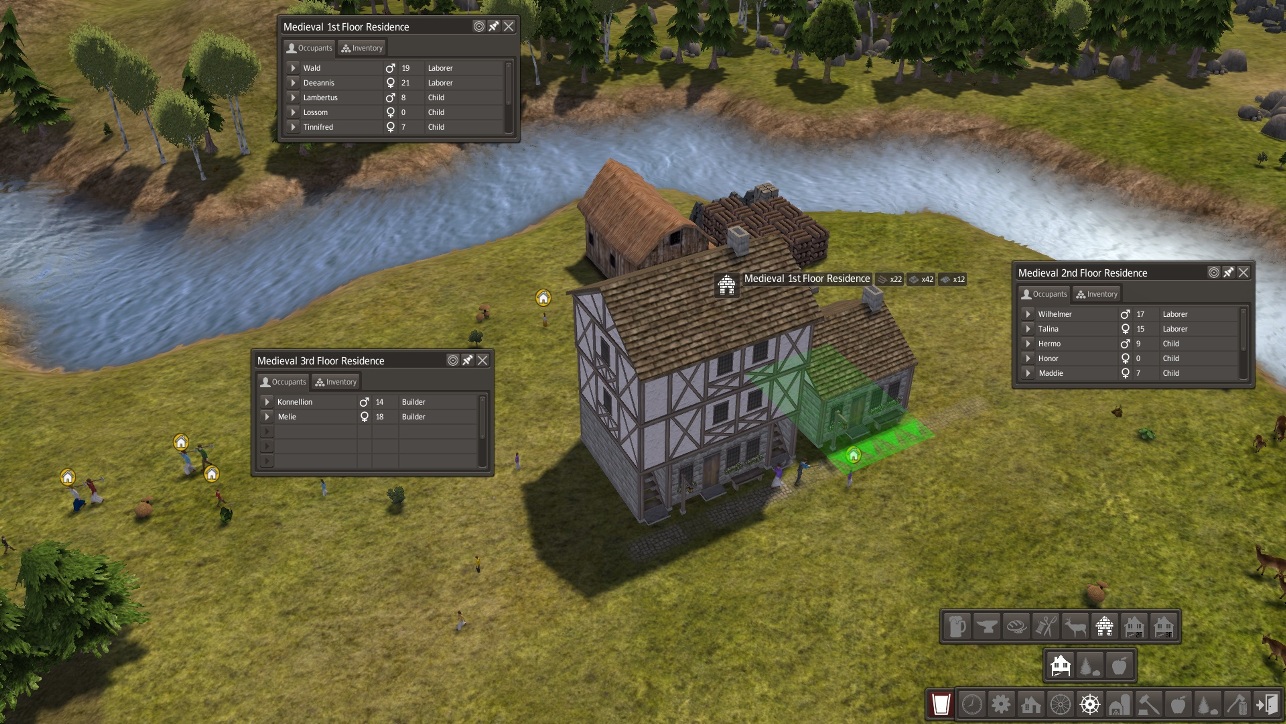Show details for builder Konnellion

point(267,402)
